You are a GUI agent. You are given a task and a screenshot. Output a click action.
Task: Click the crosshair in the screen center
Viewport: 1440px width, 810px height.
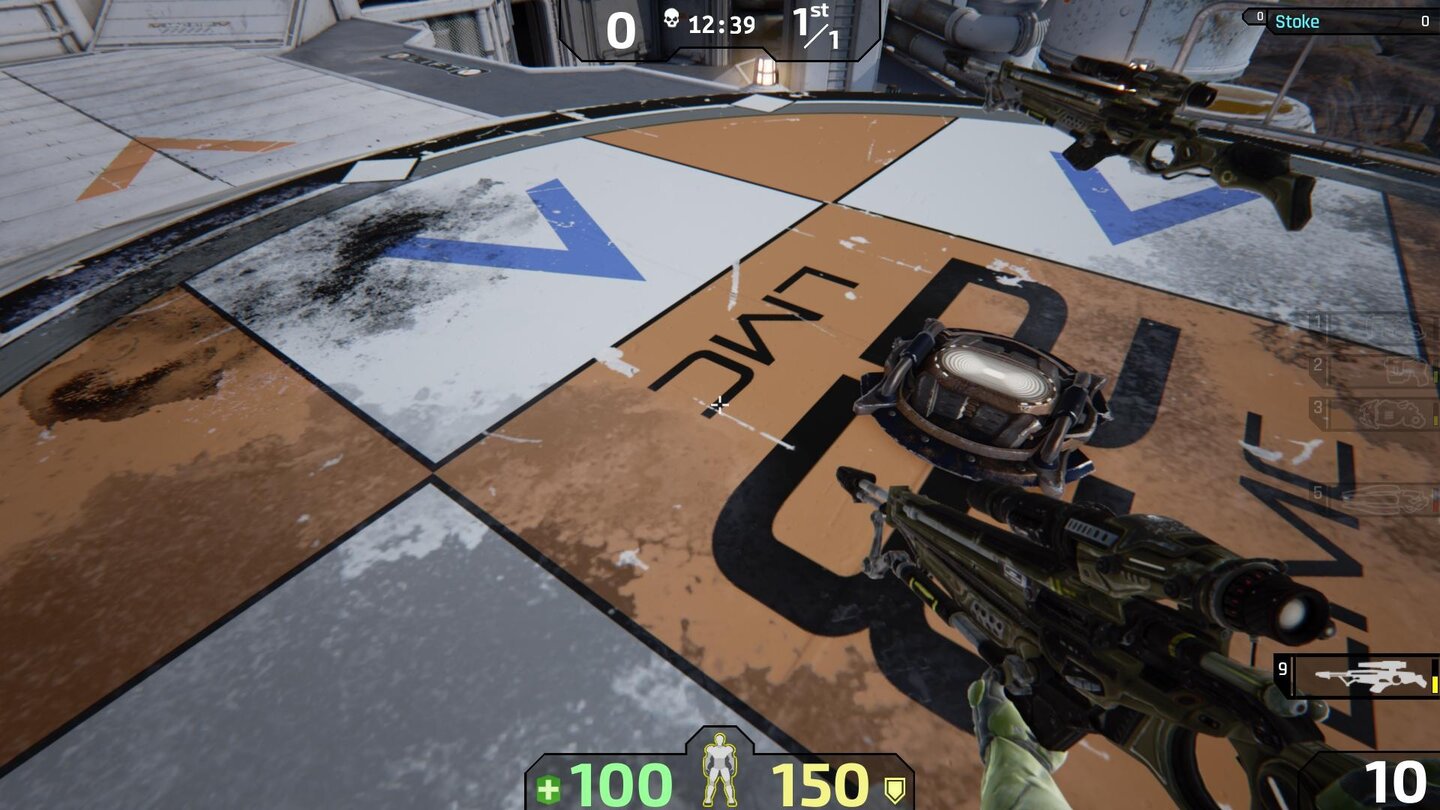(720, 405)
